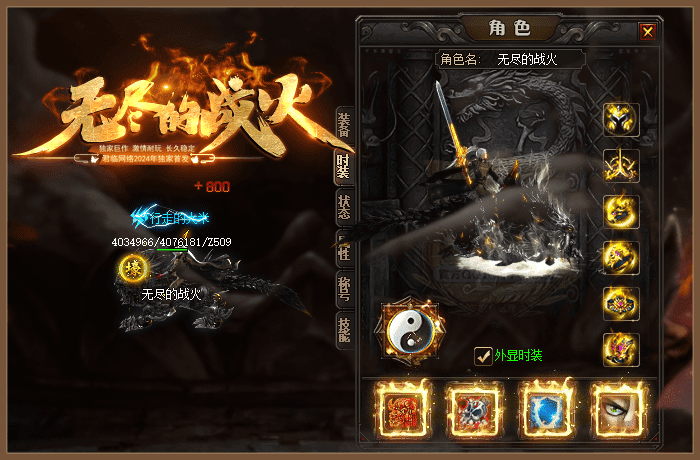
Task: Choose the skull with crossed weapons slot
Action: pyautogui.click(x=476, y=408)
